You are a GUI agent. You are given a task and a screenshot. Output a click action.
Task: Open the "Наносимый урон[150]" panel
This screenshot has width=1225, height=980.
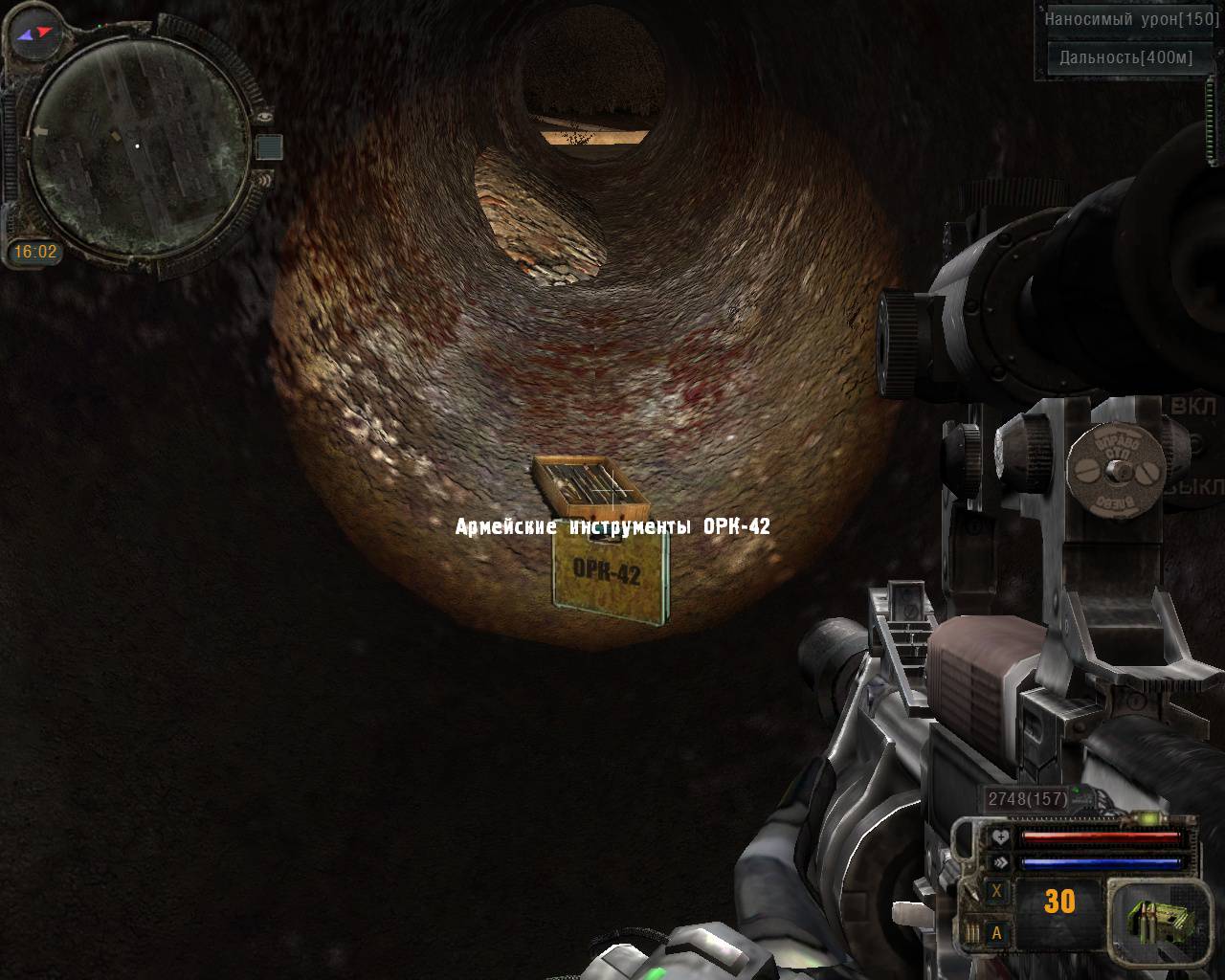pyautogui.click(x=1131, y=19)
